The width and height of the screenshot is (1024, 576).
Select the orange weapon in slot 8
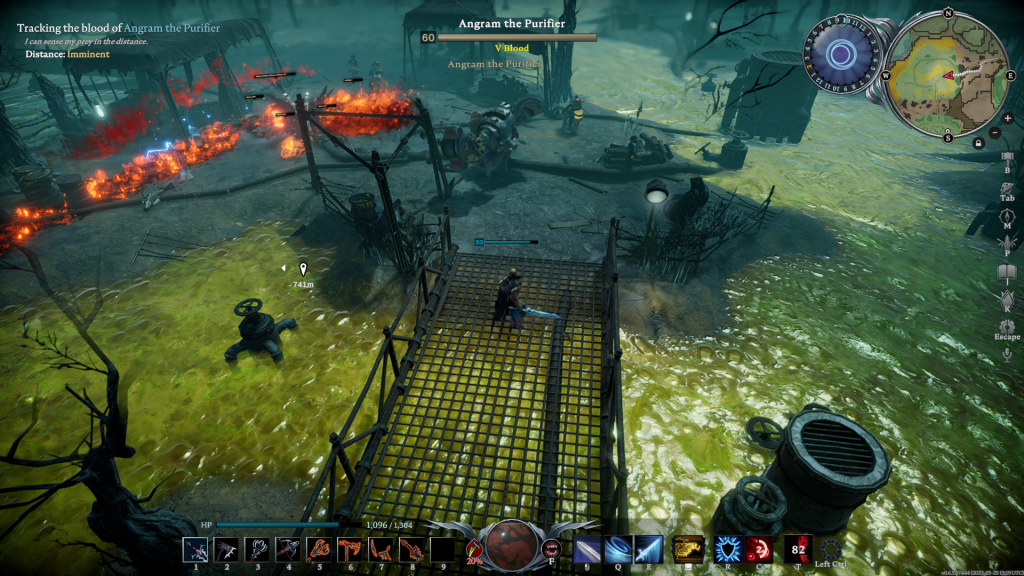click(x=411, y=550)
